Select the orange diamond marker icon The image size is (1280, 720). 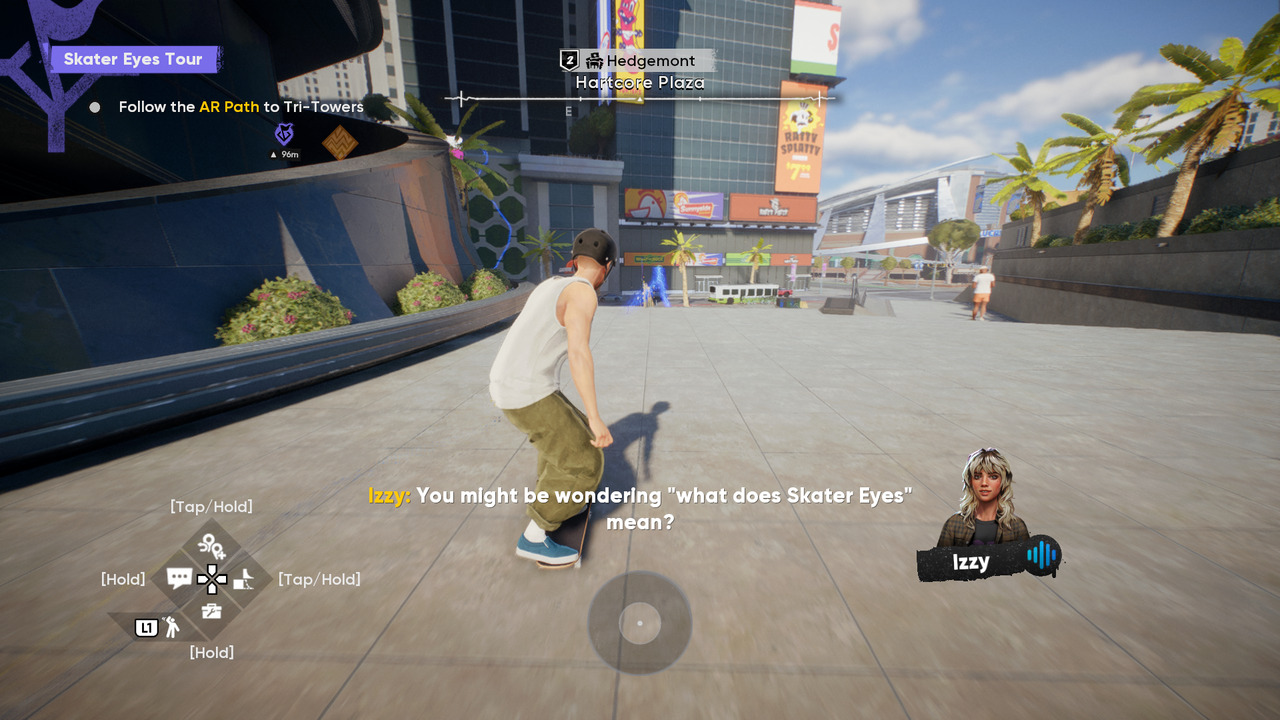coord(340,143)
